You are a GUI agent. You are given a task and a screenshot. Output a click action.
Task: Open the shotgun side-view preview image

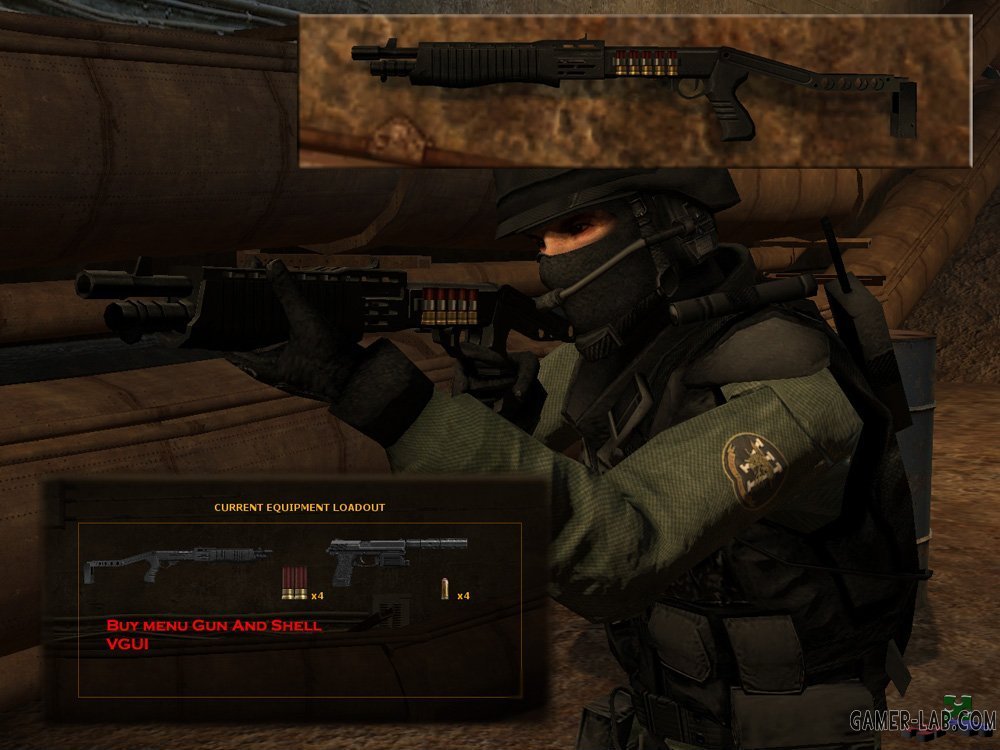tap(635, 90)
